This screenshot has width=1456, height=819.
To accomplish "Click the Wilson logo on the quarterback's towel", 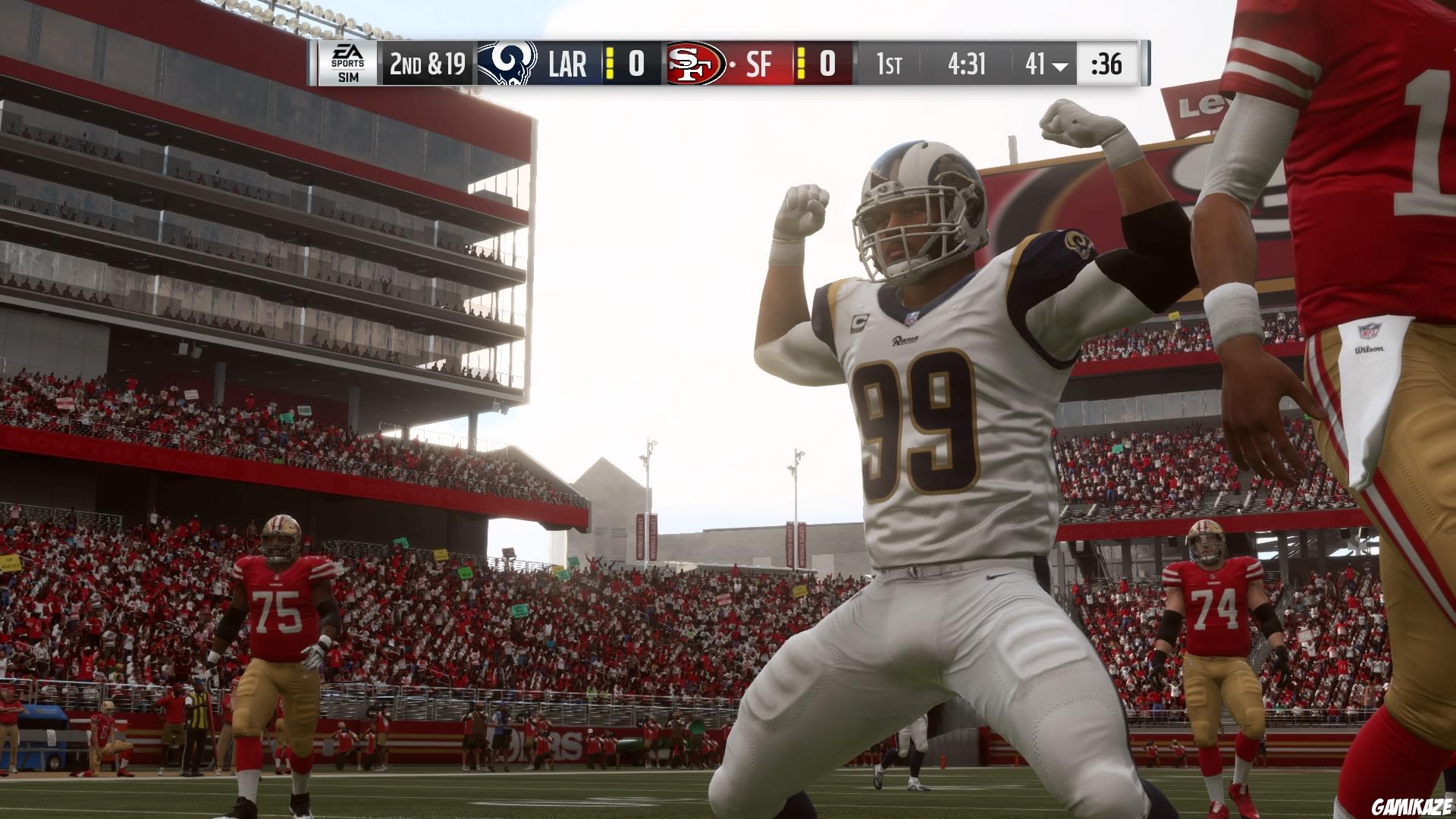I will (1370, 349).
